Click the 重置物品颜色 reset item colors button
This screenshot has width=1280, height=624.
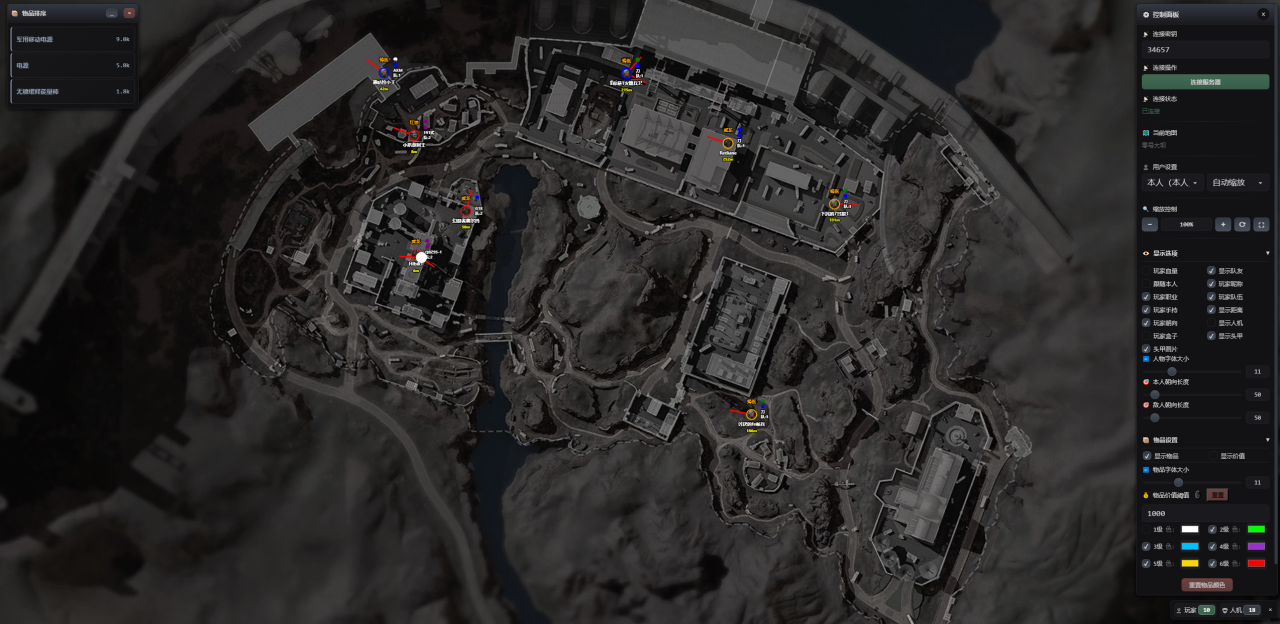pos(1206,585)
